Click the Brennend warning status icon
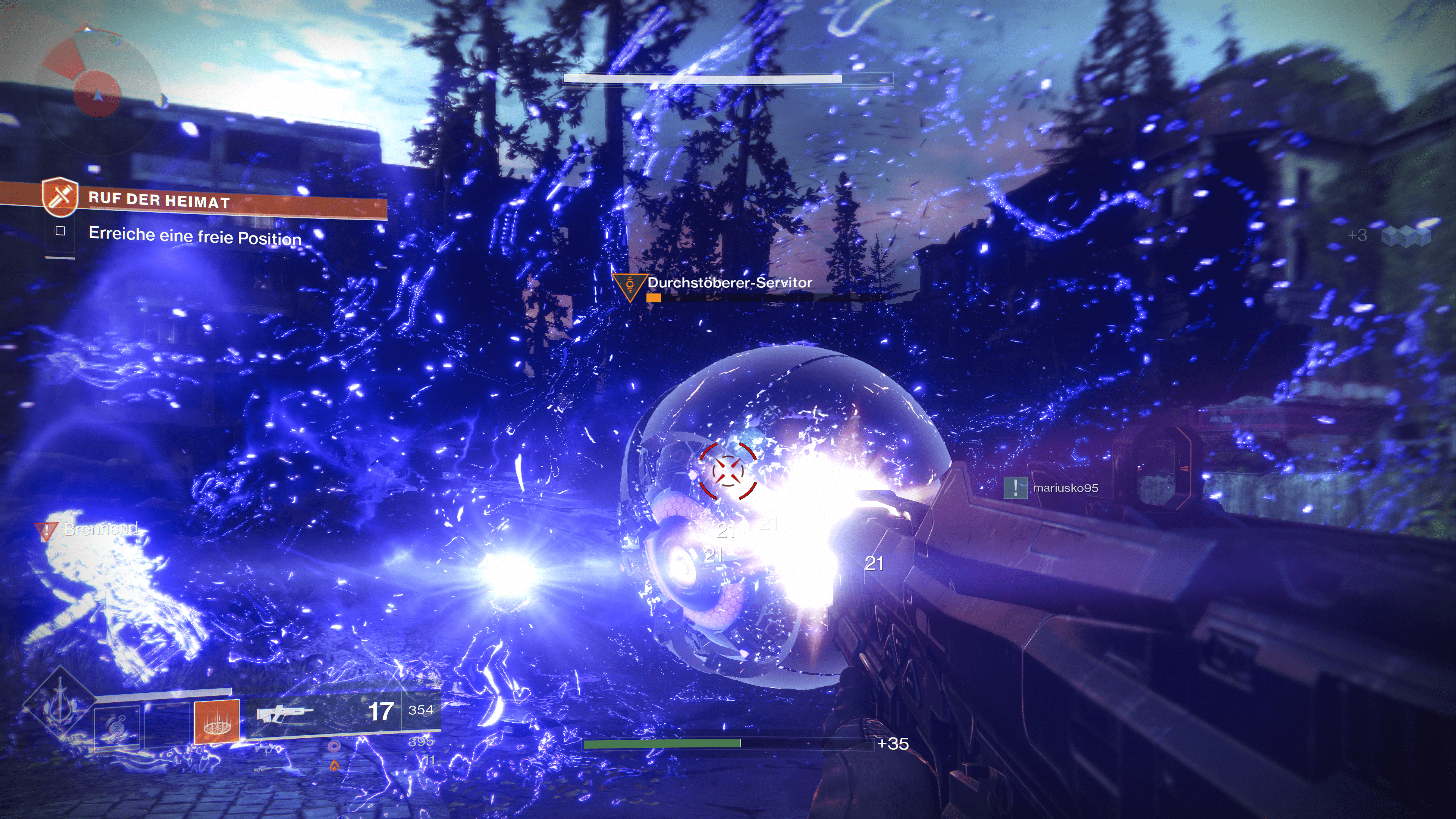Viewport: 1456px width, 819px height. click(x=45, y=531)
